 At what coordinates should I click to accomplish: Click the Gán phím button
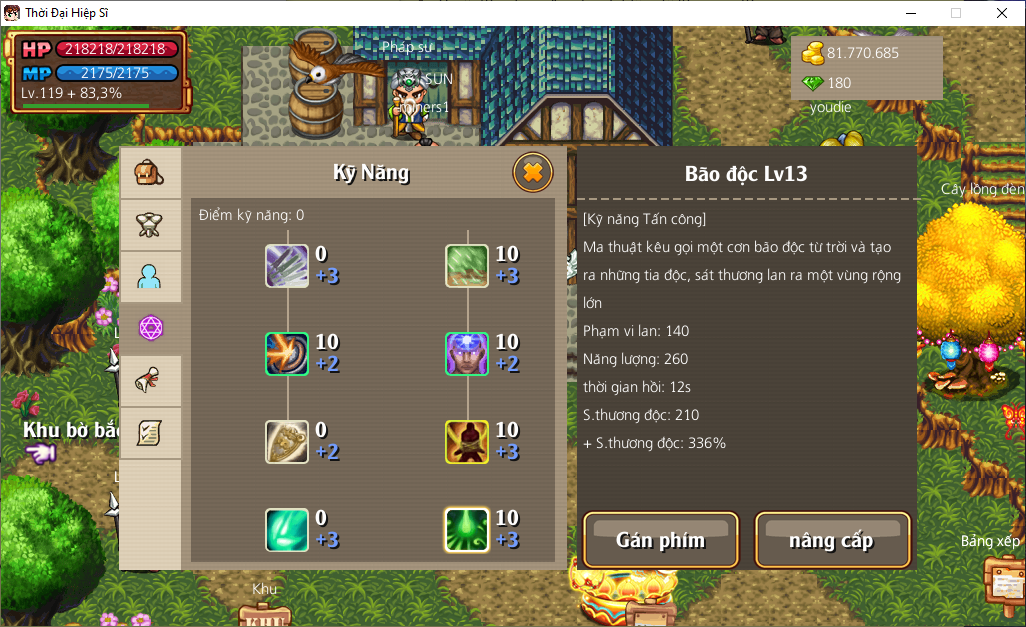(x=661, y=540)
